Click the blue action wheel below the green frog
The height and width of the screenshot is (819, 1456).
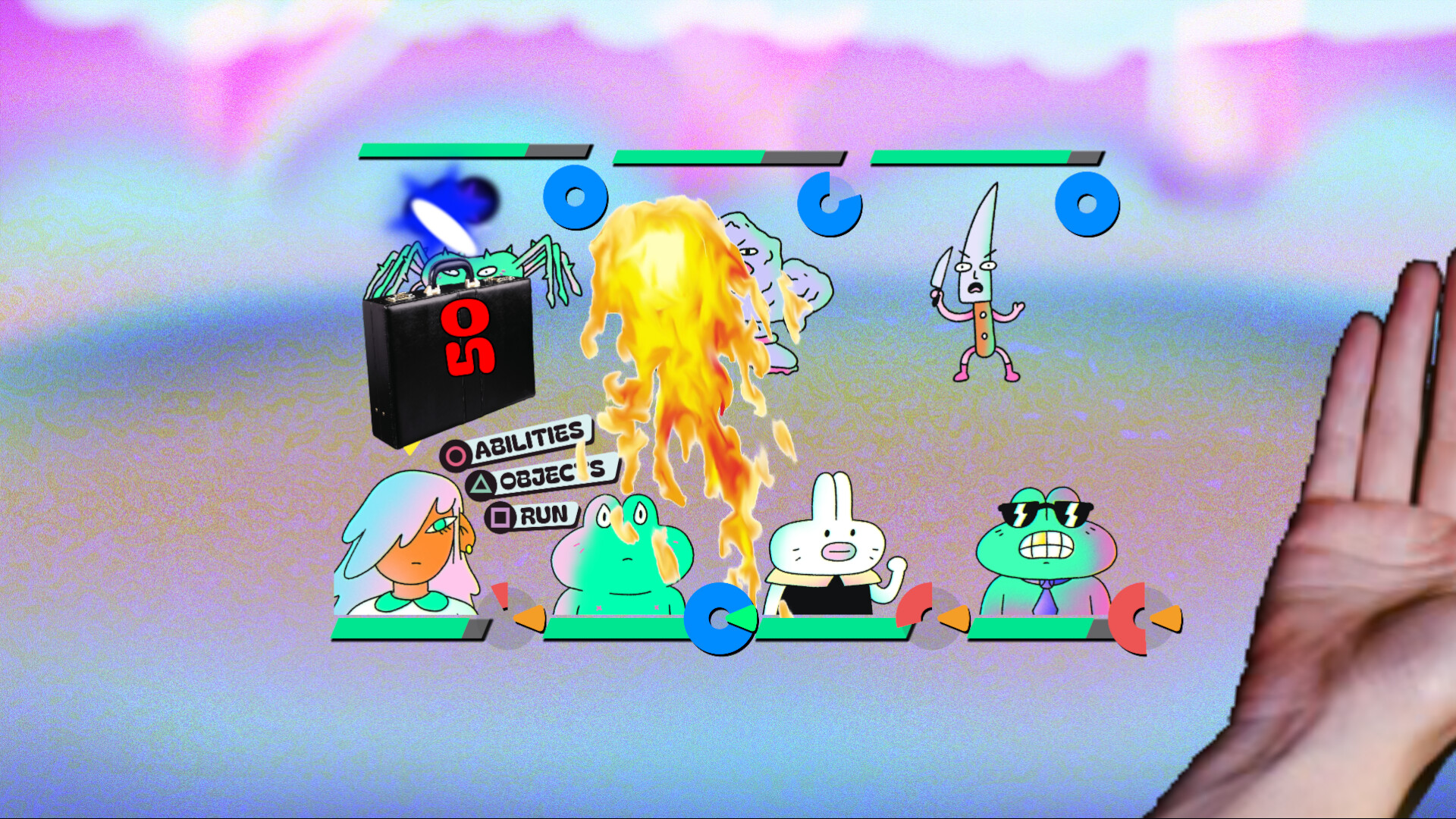tap(720, 618)
